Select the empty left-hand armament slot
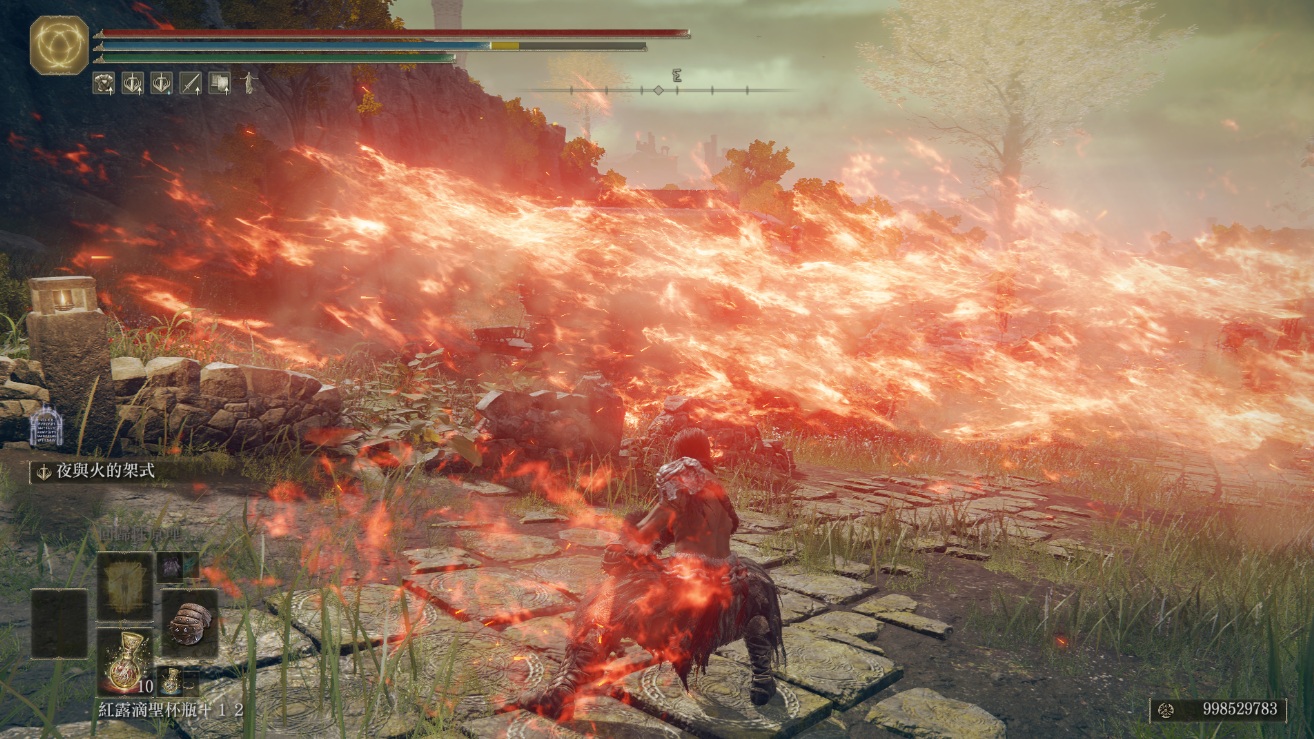Viewport: 1314px width, 739px height. [59, 623]
